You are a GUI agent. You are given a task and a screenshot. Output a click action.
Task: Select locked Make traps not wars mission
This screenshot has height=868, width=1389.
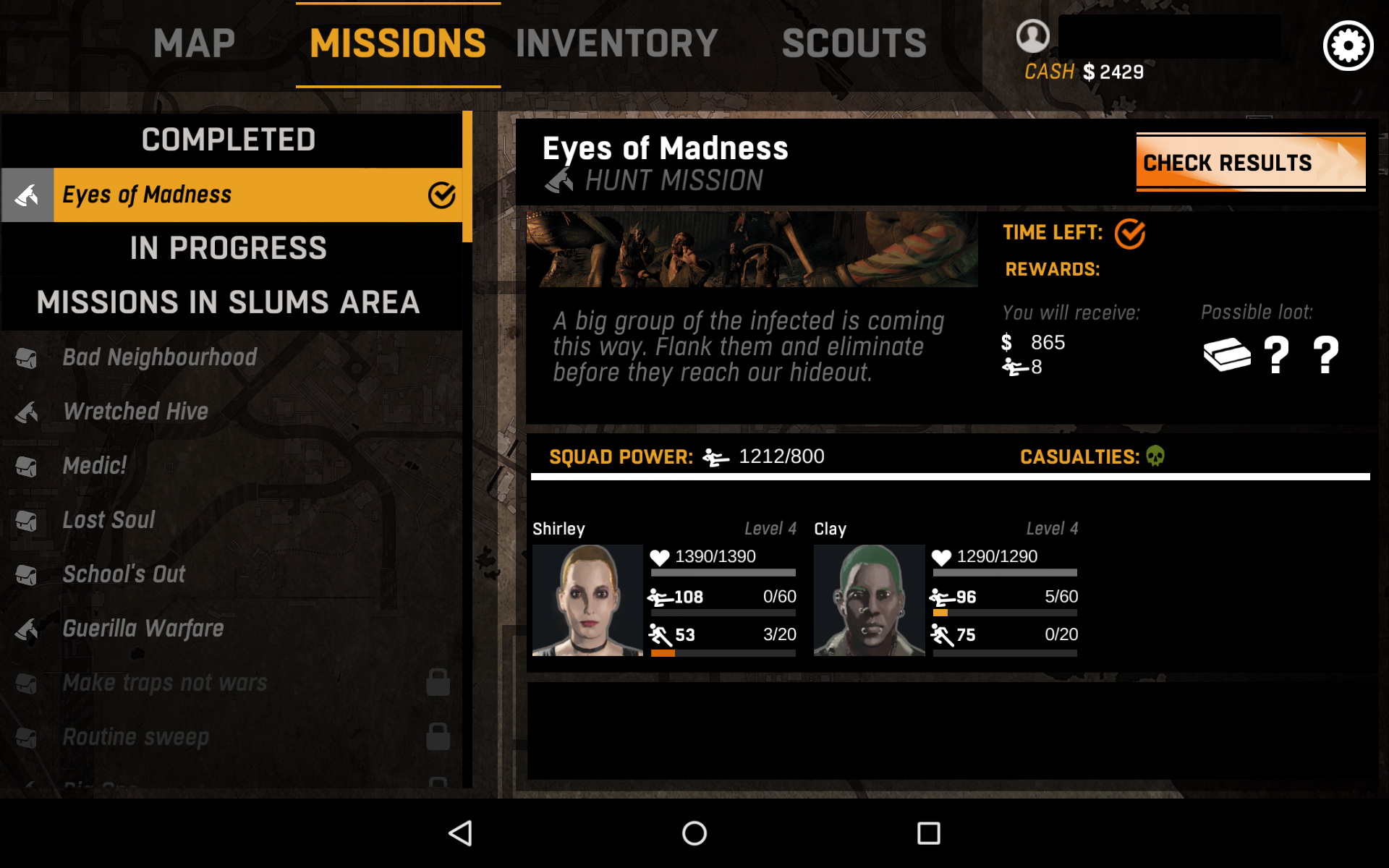tap(165, 683)
